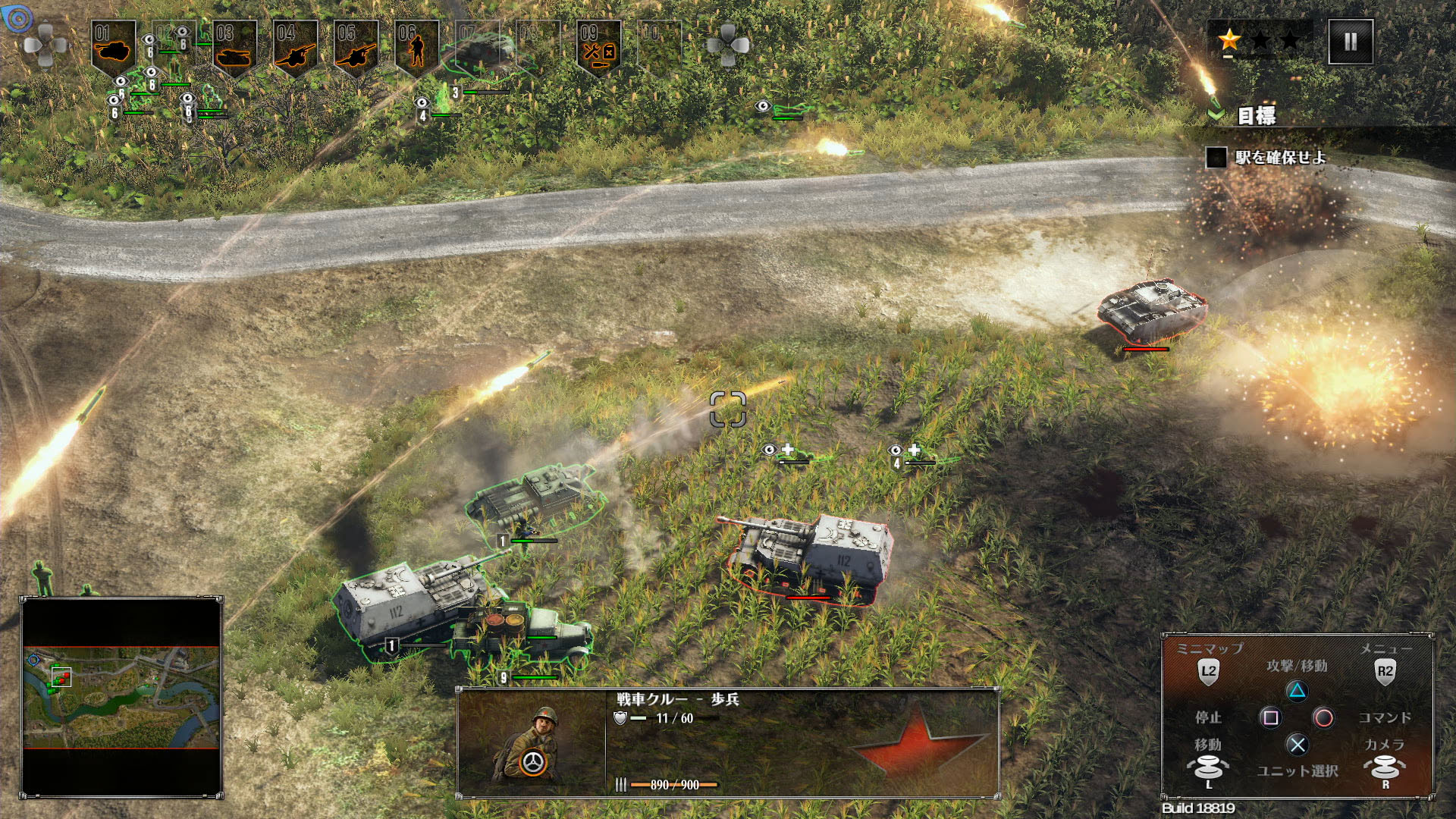The image size is (1456, 819).
Task: Choose artillery group 05
Action: pyautogui.click(x=356, y=47)
